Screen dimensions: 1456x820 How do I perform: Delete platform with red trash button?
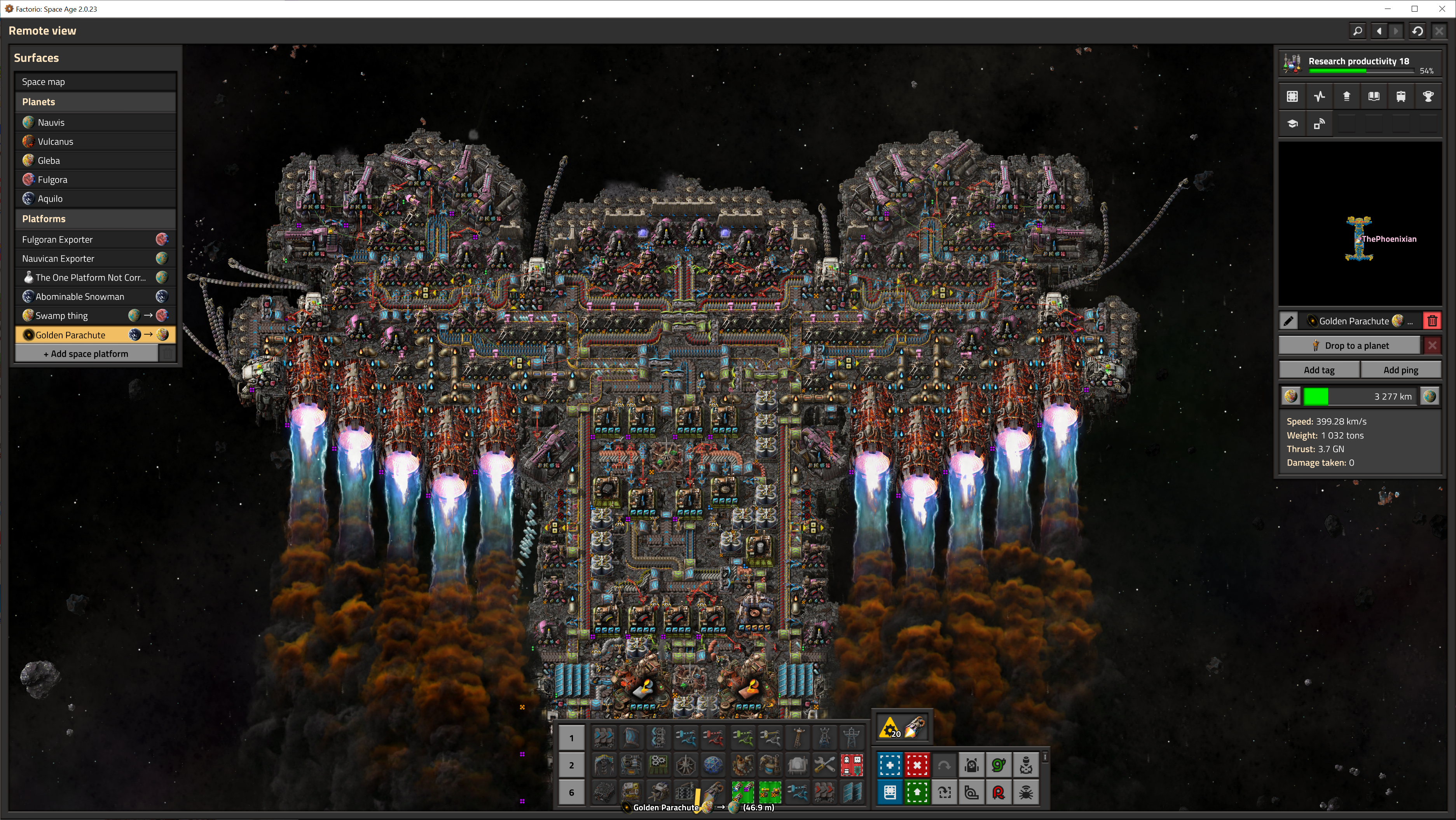(1432, 321)
